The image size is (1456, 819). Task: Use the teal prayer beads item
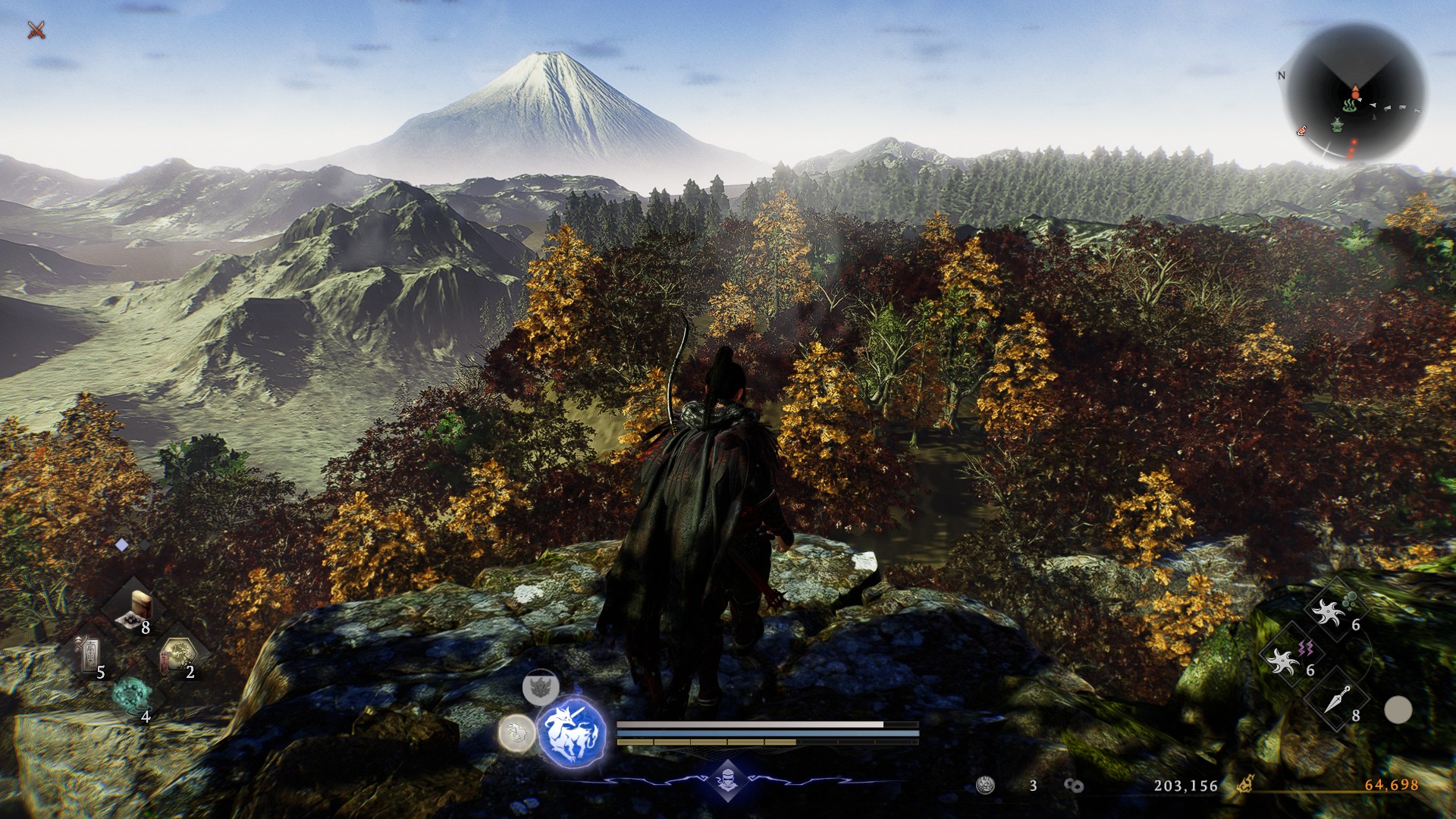pyautogui.click(x=133, y=695)
